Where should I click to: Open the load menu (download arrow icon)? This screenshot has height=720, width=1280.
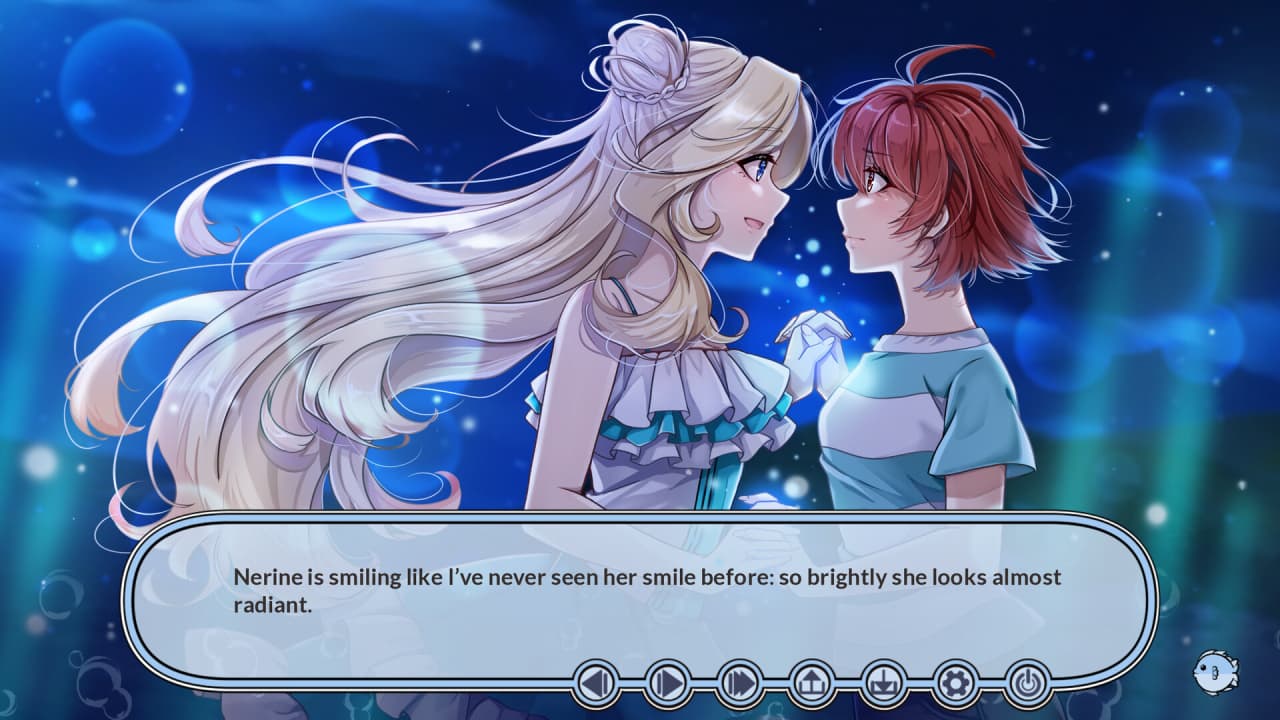click(884, 684)
